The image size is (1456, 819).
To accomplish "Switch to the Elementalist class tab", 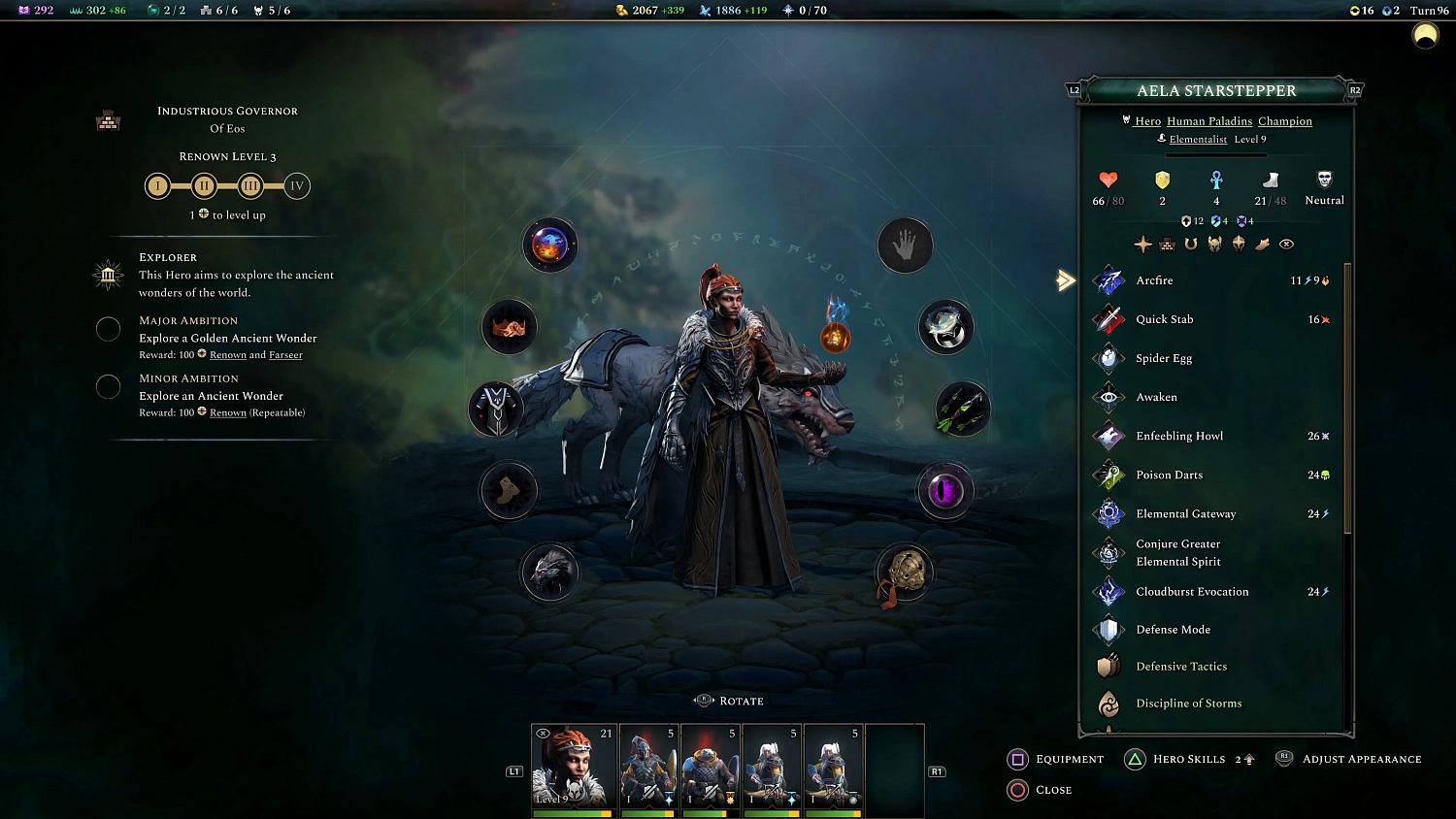I will (1199, 139).
